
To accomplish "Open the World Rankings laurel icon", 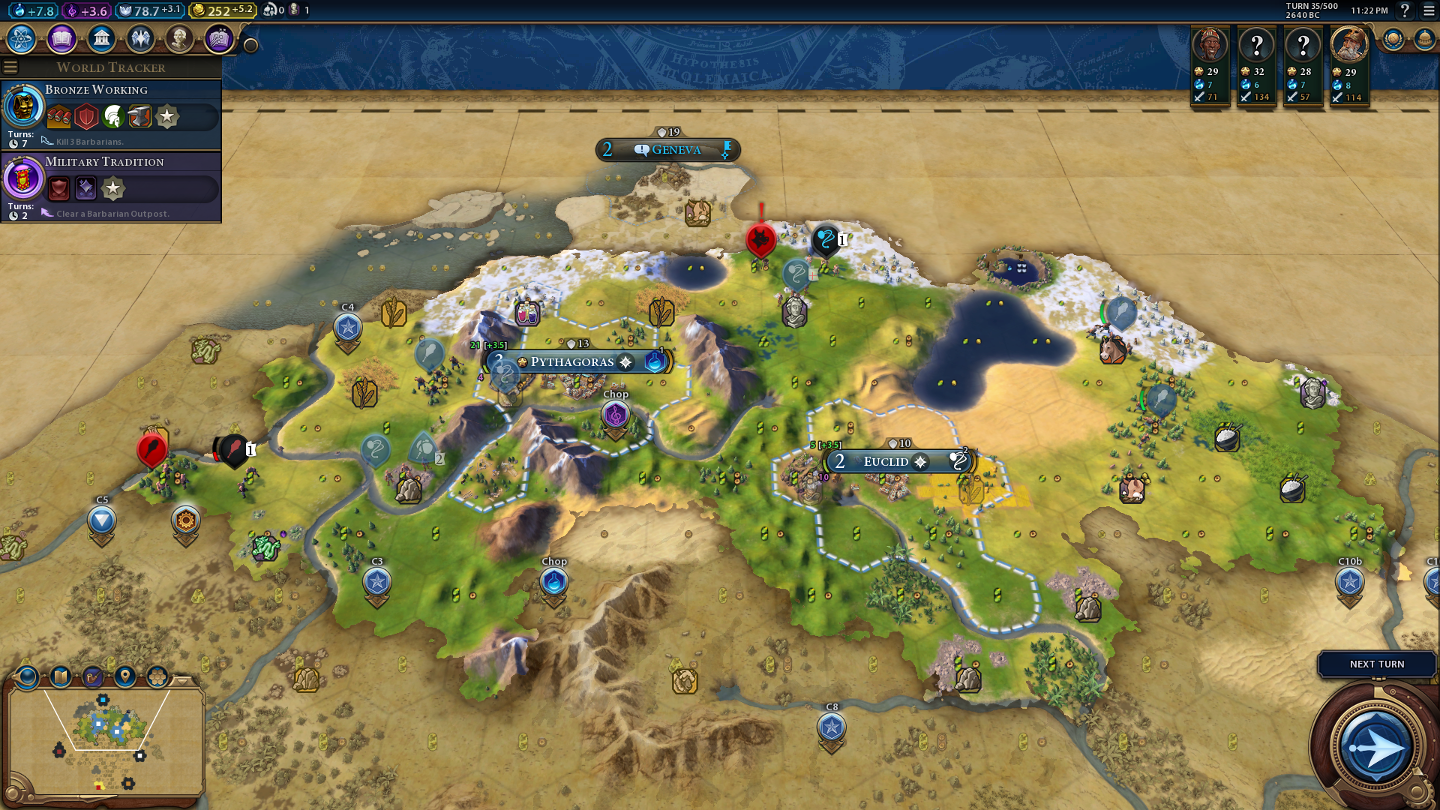I will coord(1393,39).
